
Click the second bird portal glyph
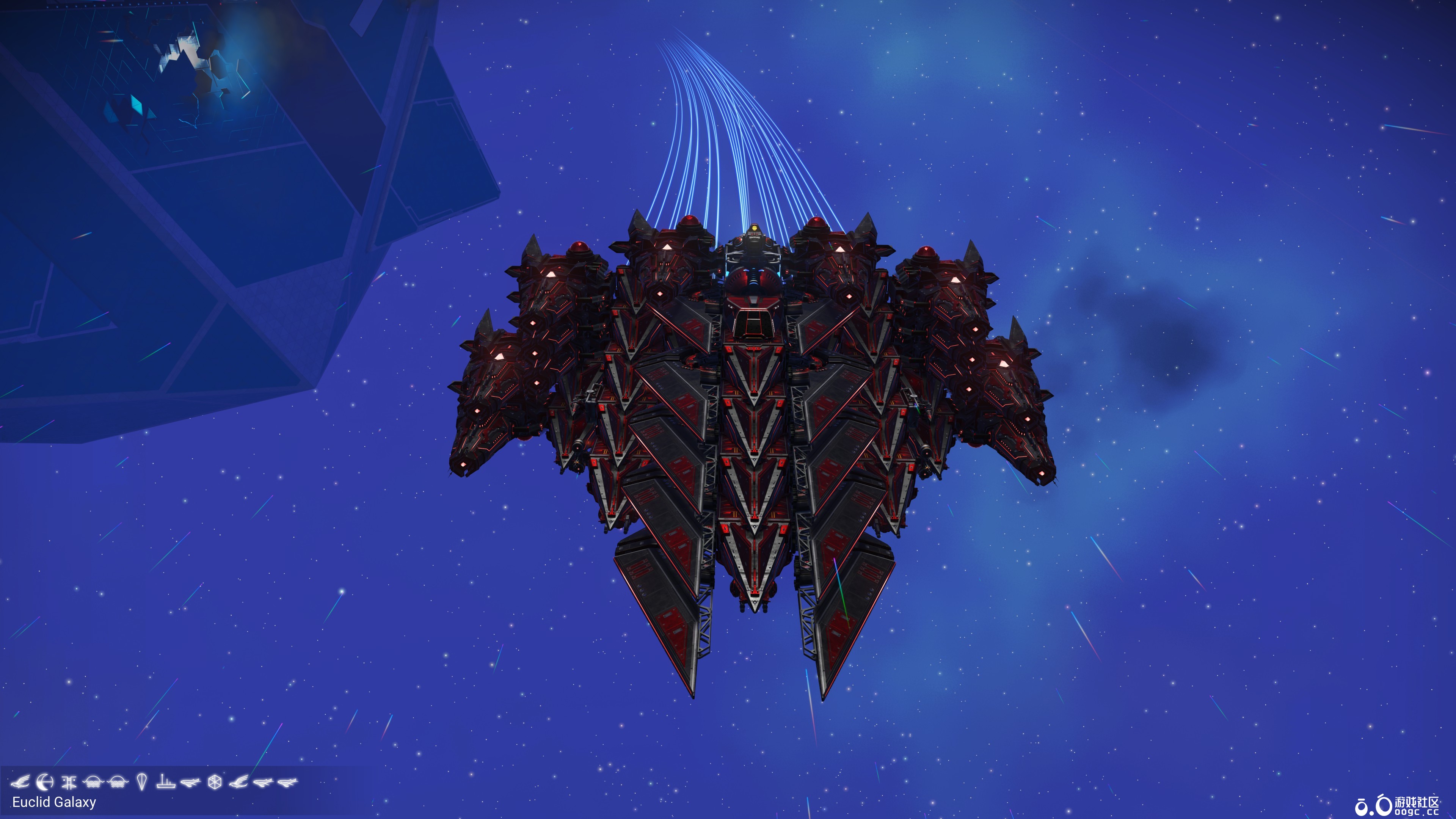(x=240, y=782)
